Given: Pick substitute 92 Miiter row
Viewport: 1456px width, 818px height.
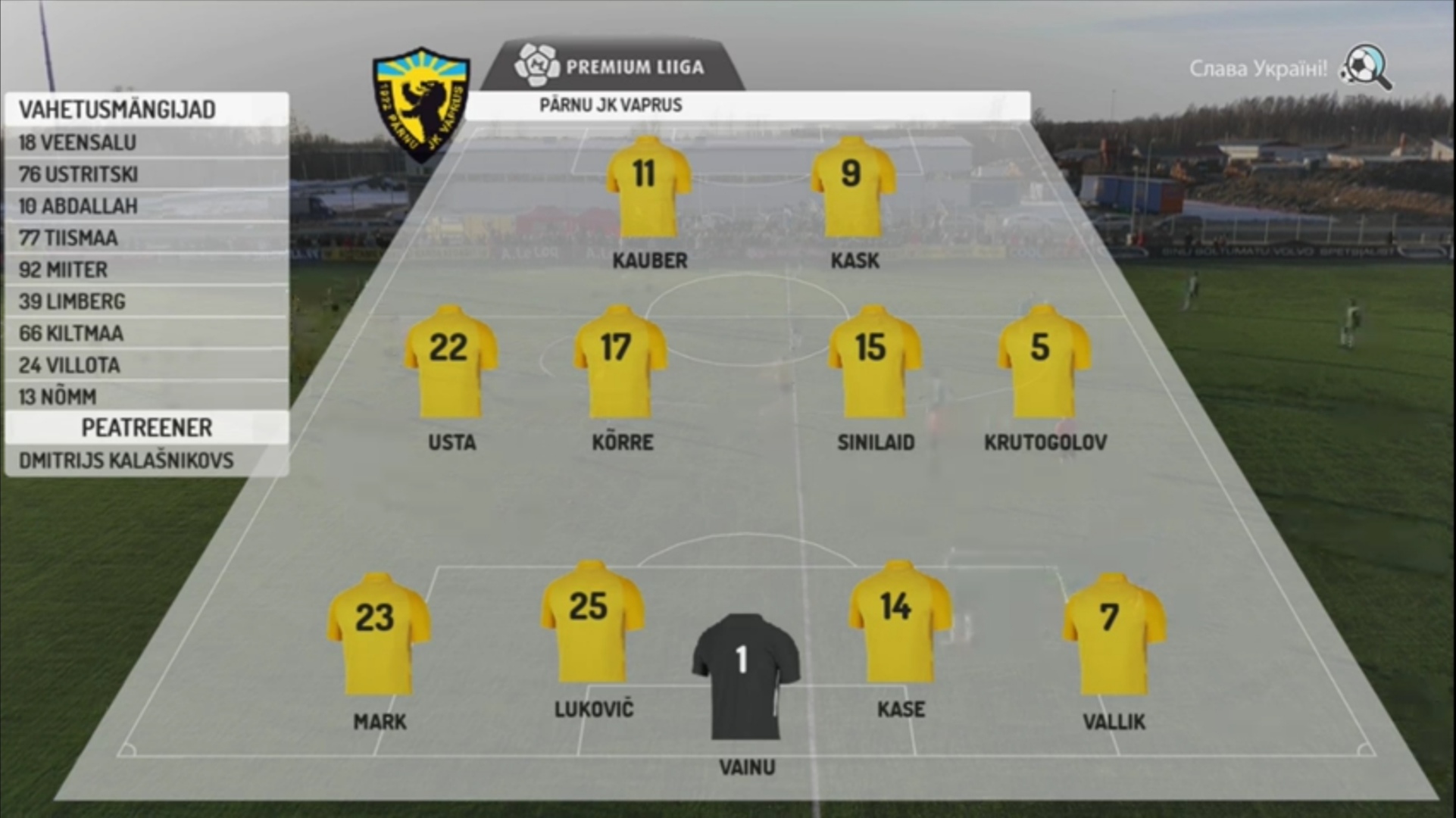Looking at the screenshot, I should click(x=146, y=270).
